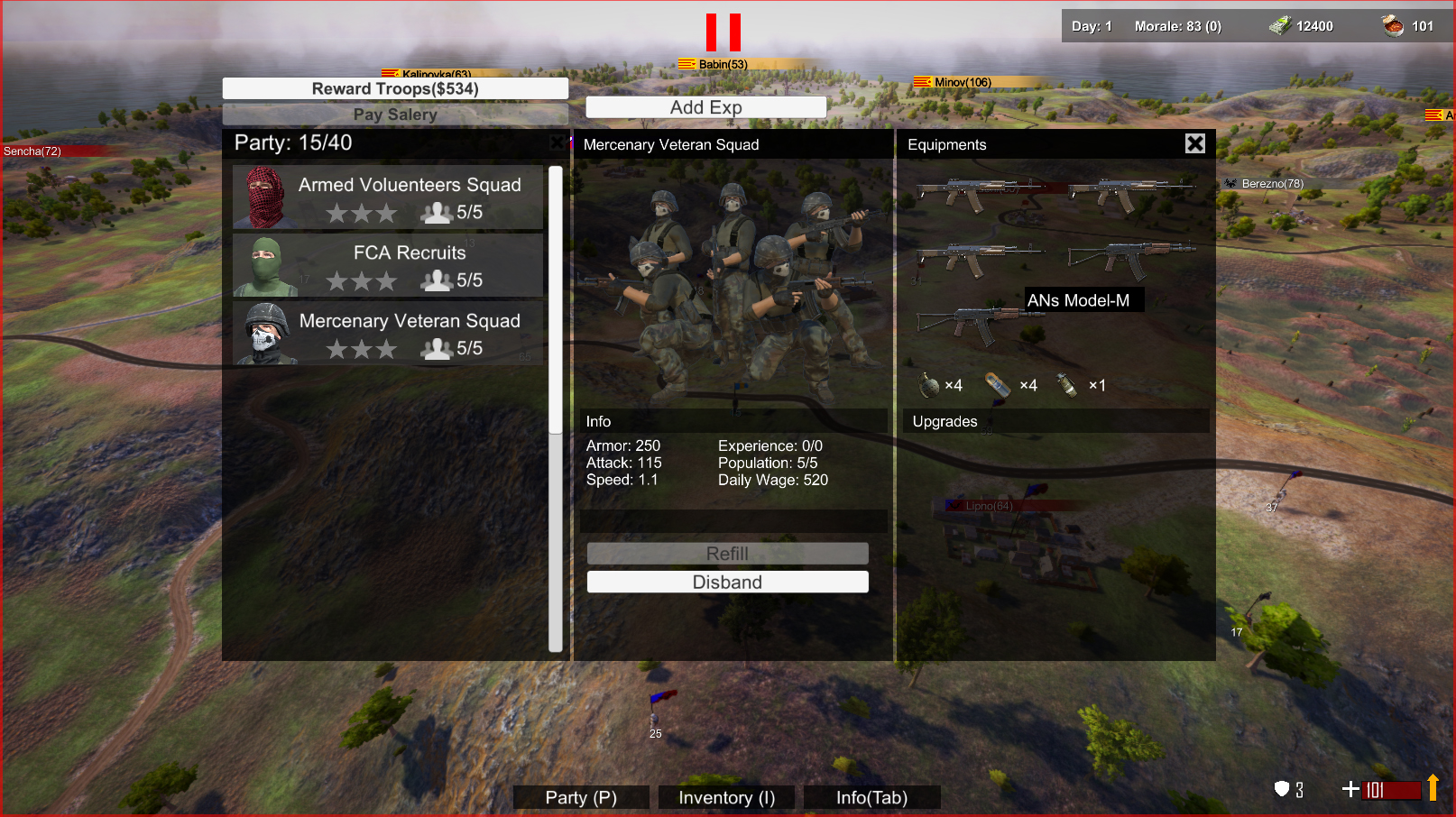Open the Info(Tab) panel
Viewport: 1456px width, 817px height.
tap(871, 797)
